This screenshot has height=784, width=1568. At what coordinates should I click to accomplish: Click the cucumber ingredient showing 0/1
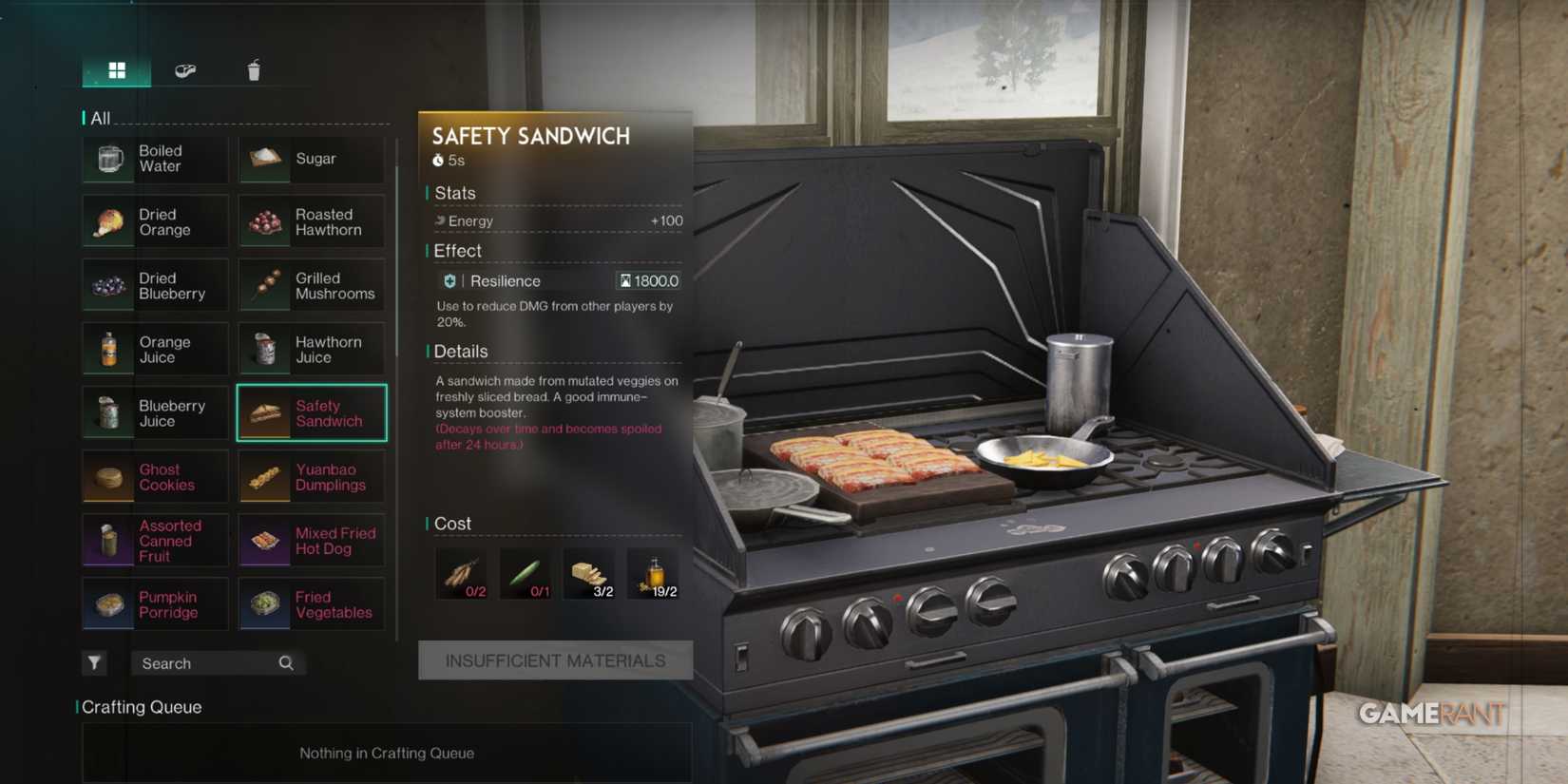coord(526,573)
